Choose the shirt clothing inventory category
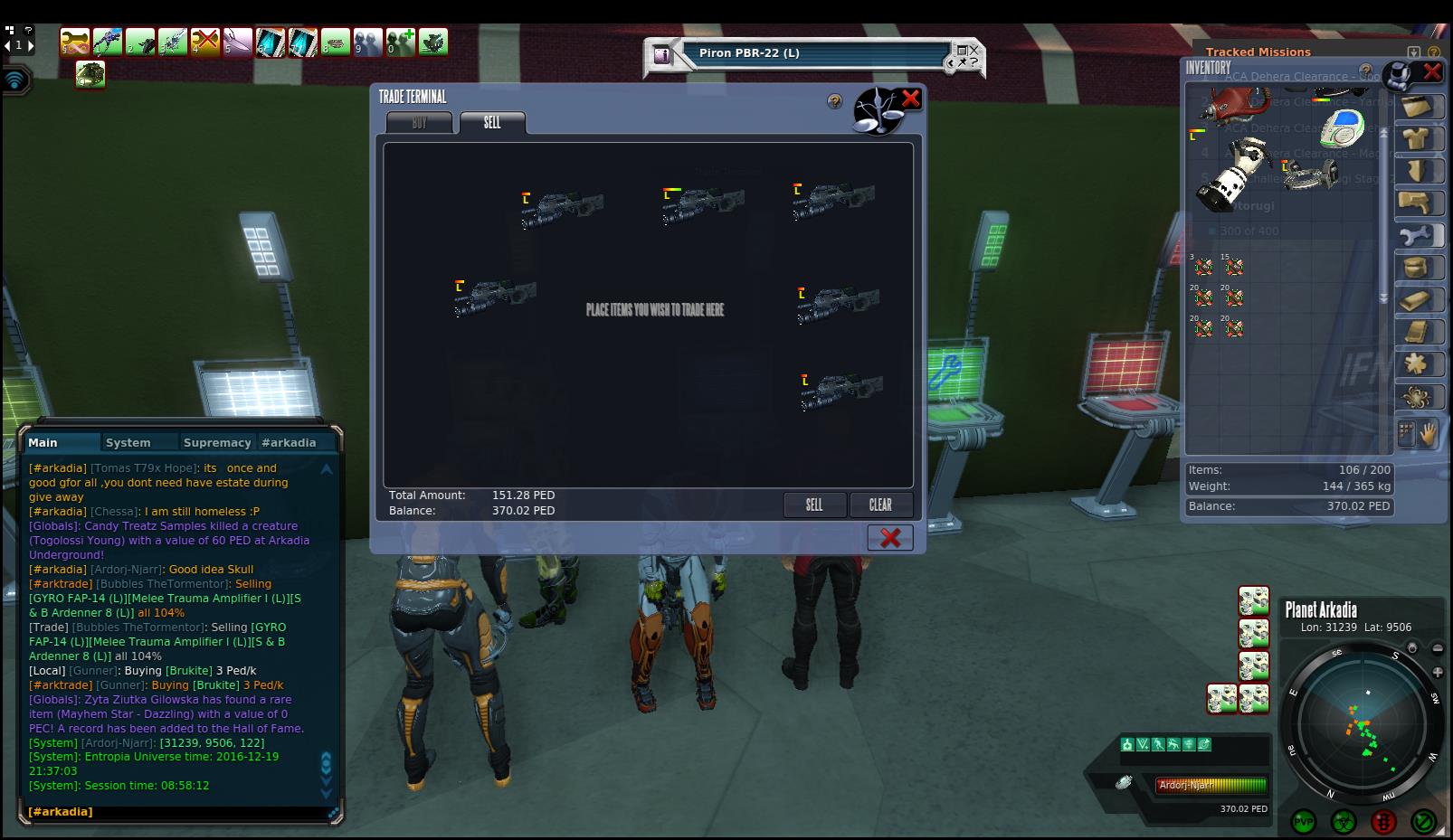This screenshot has width=1453, height=840. click(1416, 139)
